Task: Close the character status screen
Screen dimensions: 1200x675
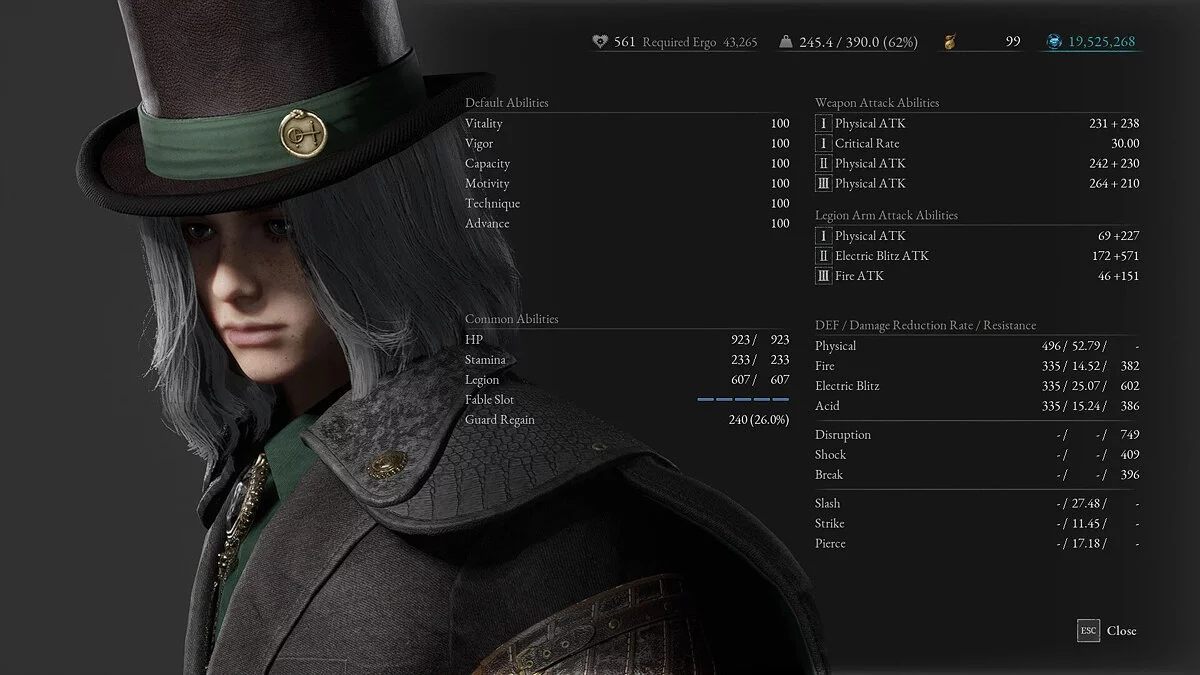Action: (x=1108, y=631)
